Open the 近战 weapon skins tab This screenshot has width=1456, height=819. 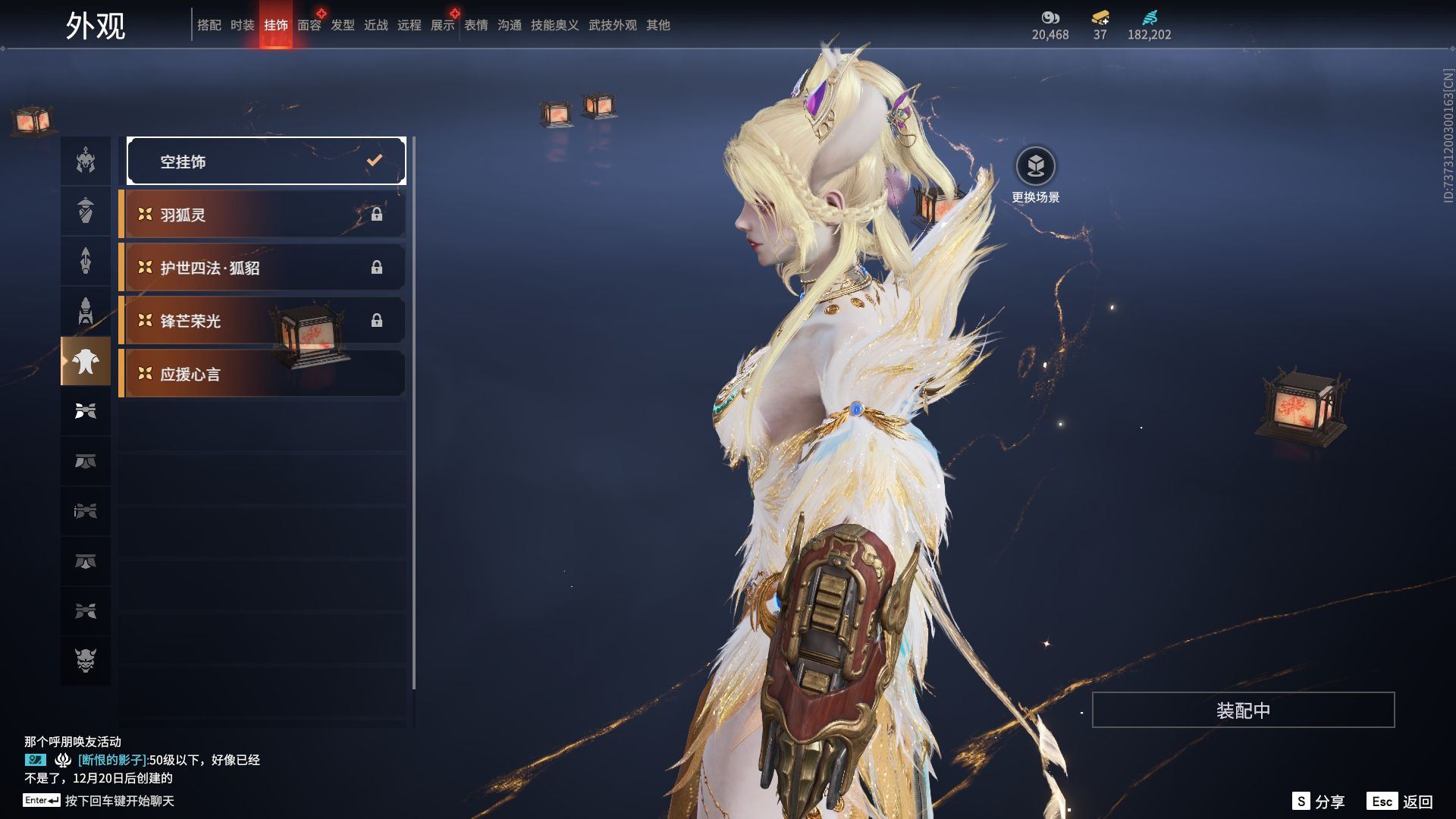[x=375, y=25]
